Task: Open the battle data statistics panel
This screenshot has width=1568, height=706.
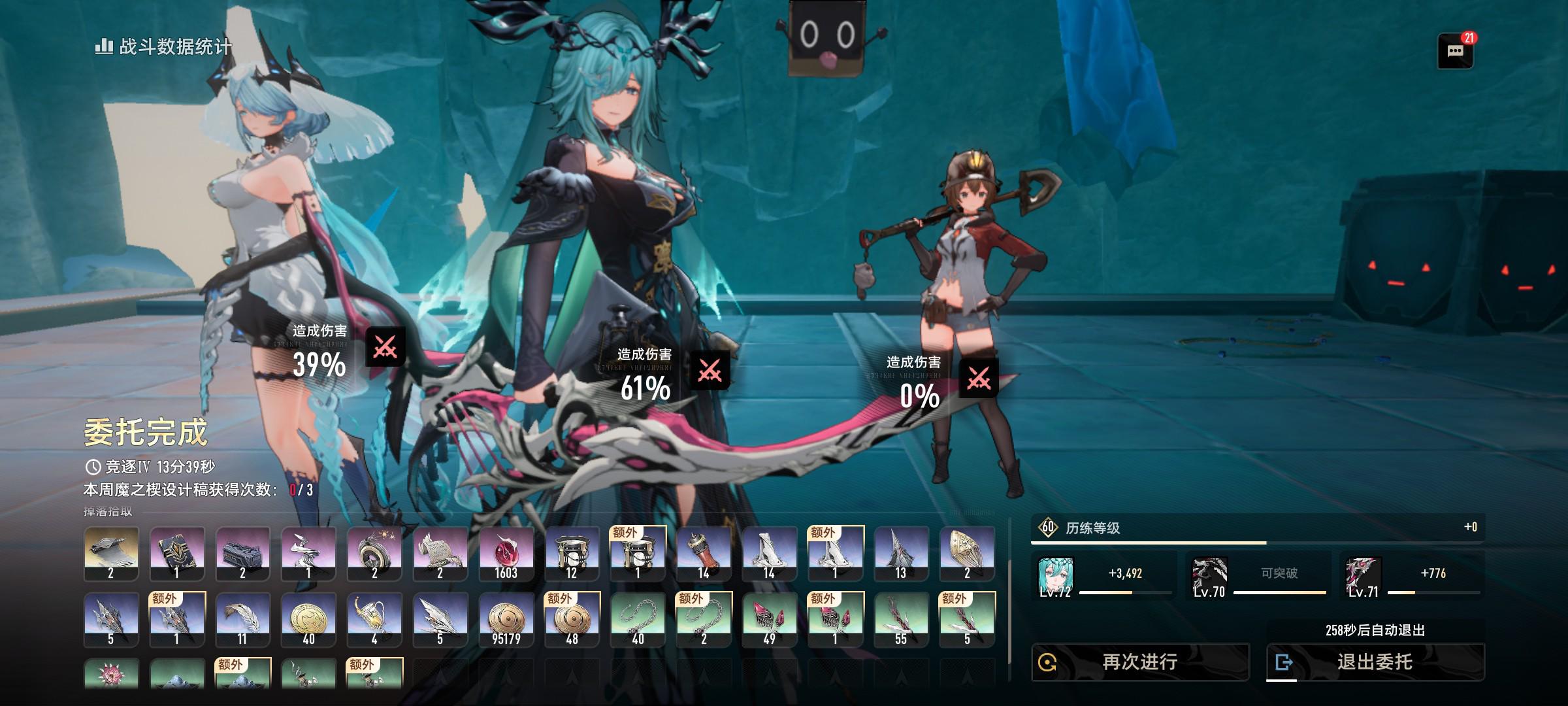Action: pyautogui.click(x=163, y=46)
